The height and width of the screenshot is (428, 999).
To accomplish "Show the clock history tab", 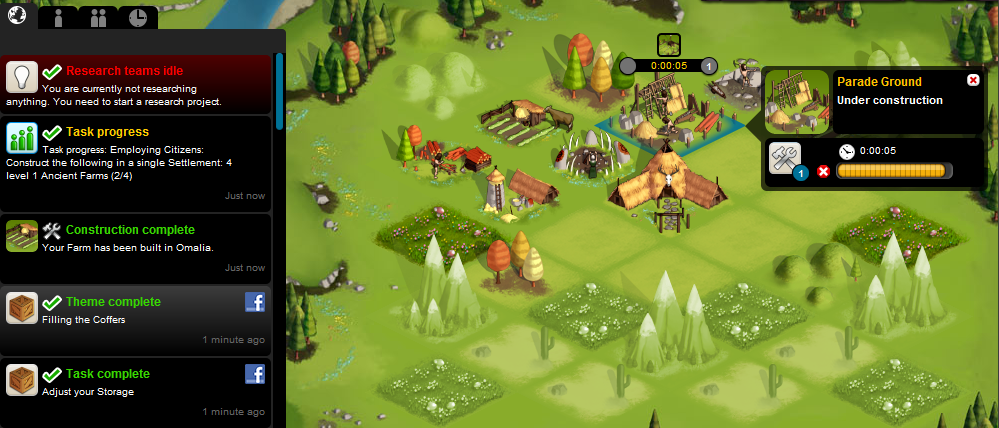I will click(138, 17).
